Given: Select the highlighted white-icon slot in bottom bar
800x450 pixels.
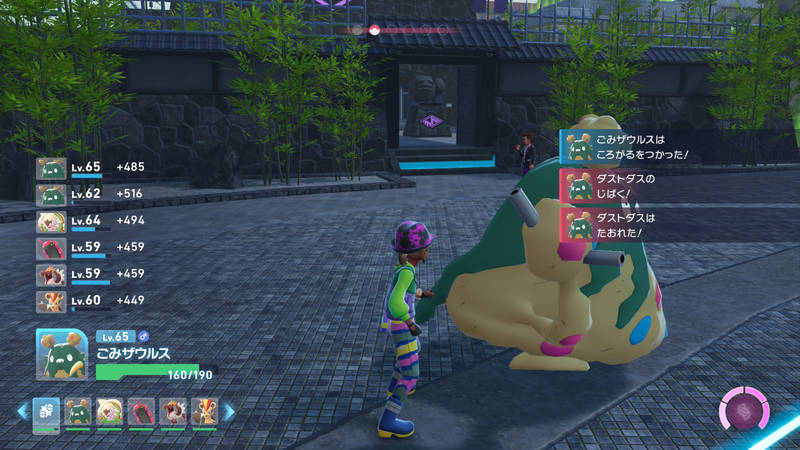Looking at the screenshot, I should click(46, 411).
